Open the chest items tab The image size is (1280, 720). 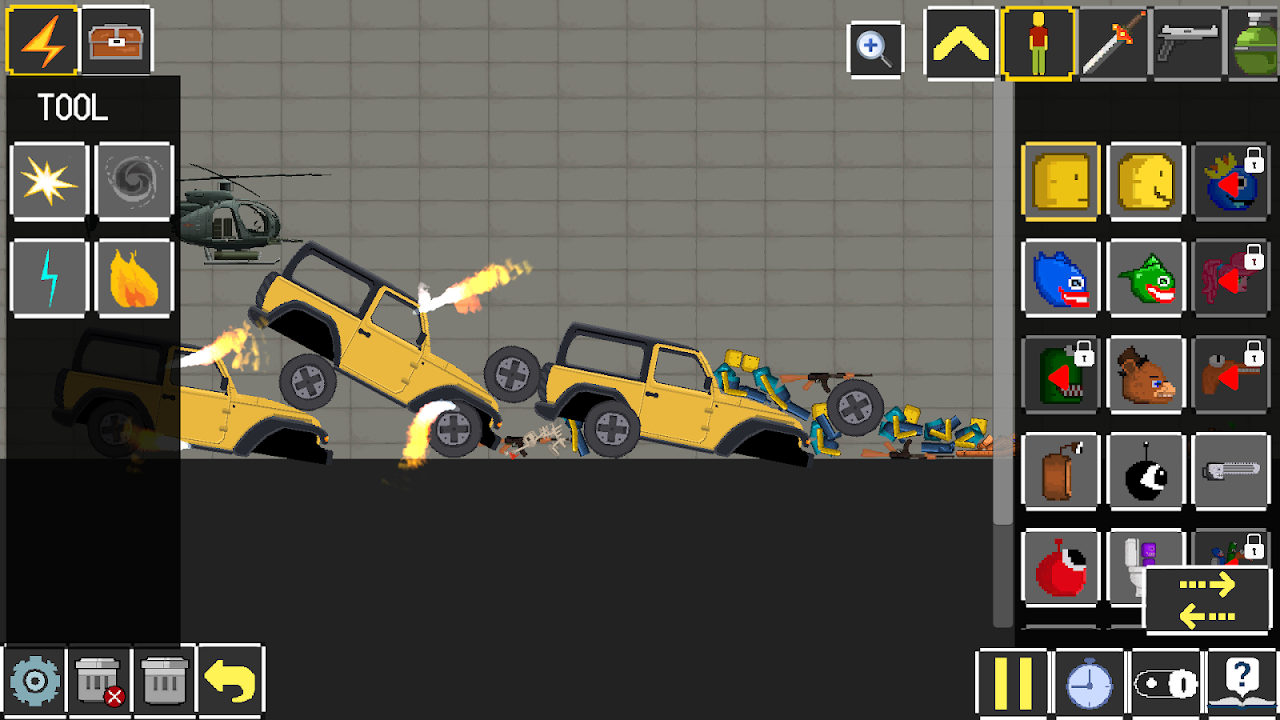pos(116,41)
